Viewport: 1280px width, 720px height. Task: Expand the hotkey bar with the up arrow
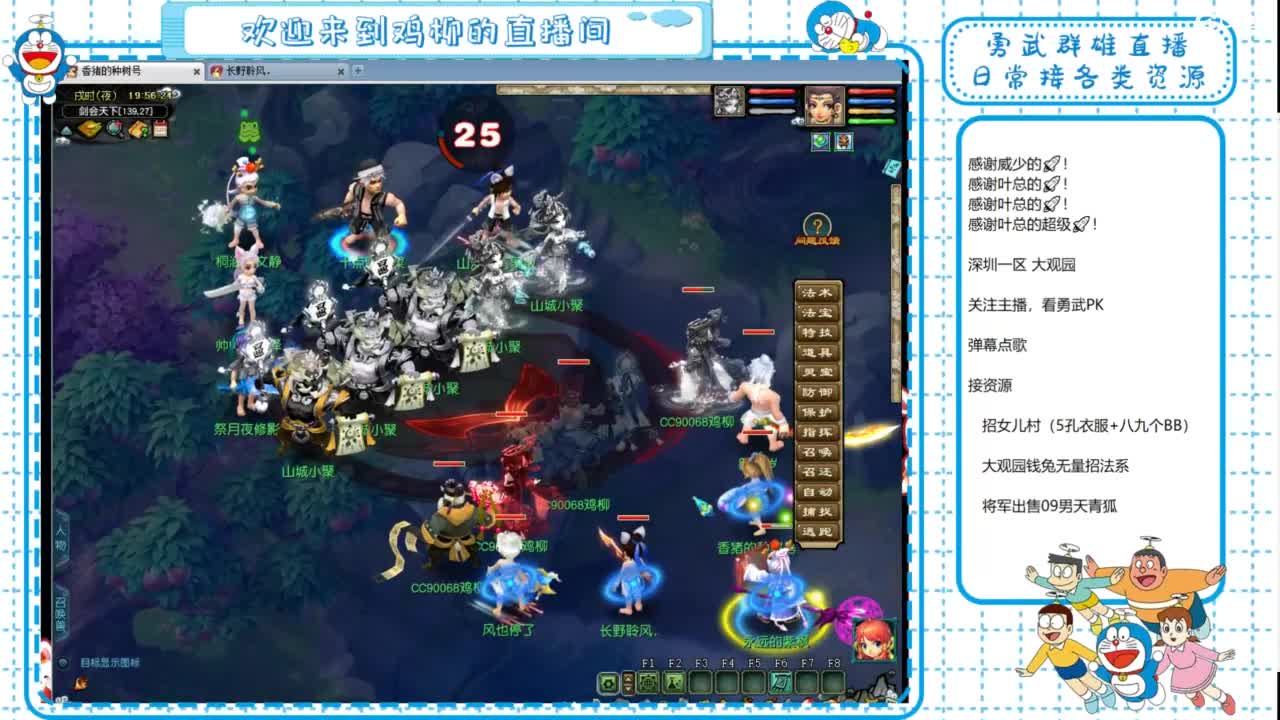click(627, 678)
